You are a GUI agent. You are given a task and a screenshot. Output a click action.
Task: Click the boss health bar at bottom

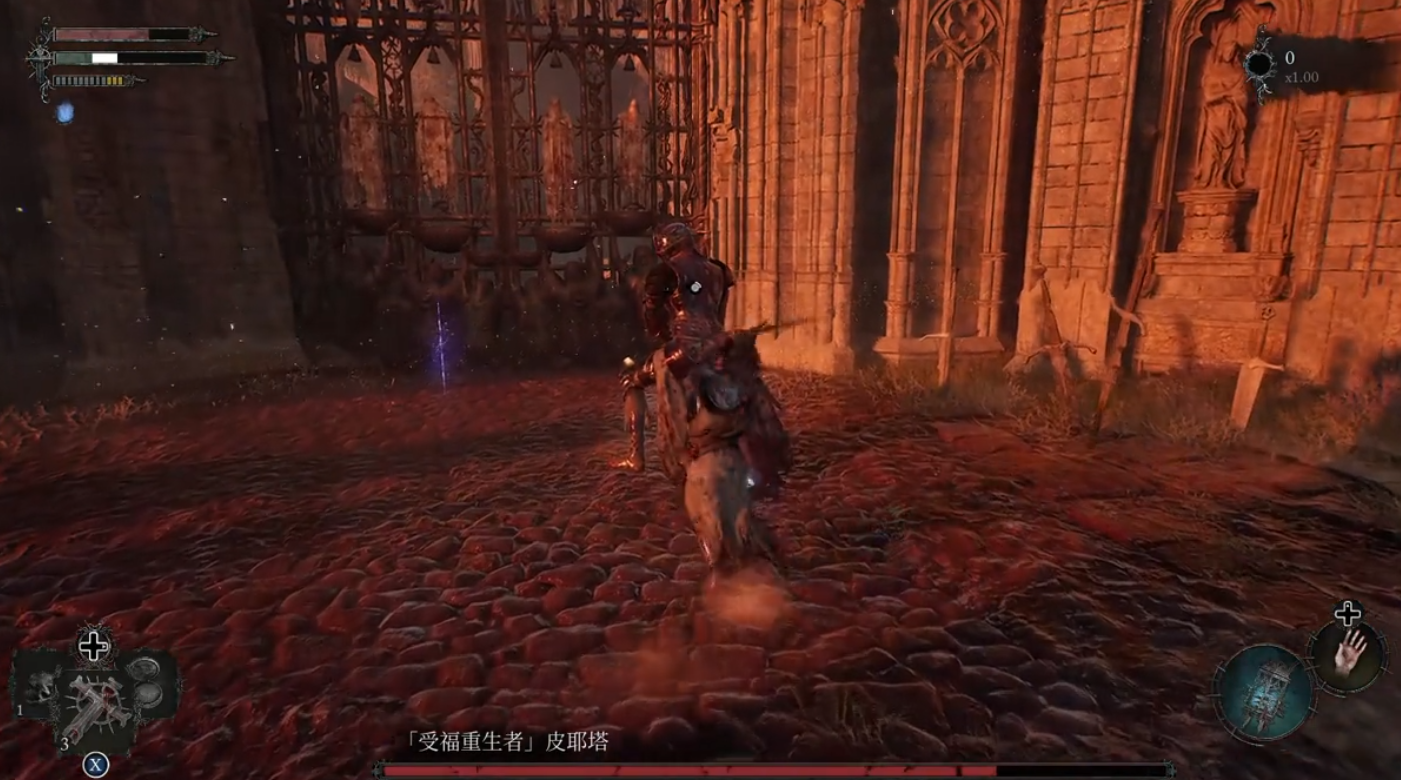(700, 770)
